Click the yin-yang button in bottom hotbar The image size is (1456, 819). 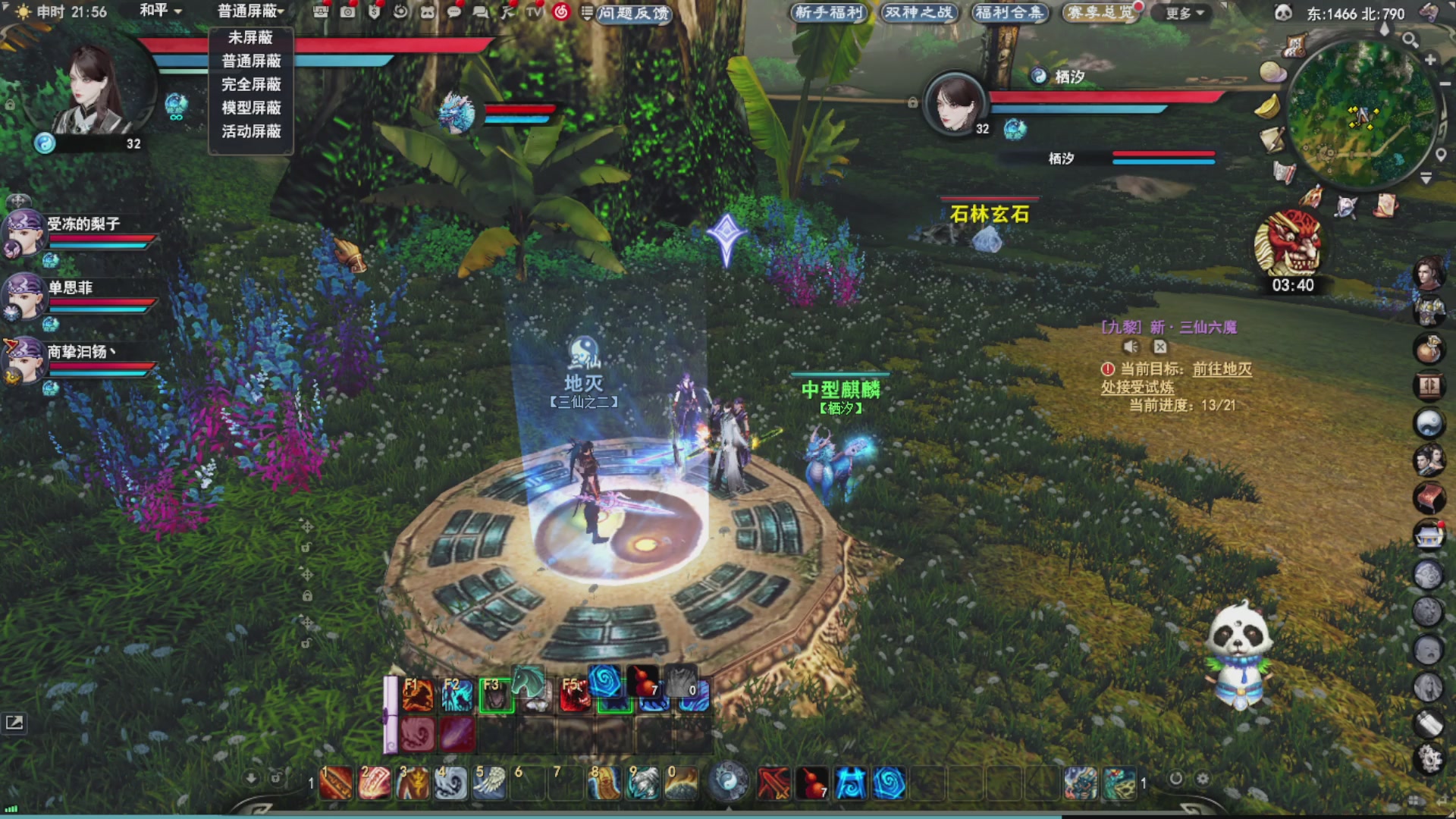(x=729, y=781)
